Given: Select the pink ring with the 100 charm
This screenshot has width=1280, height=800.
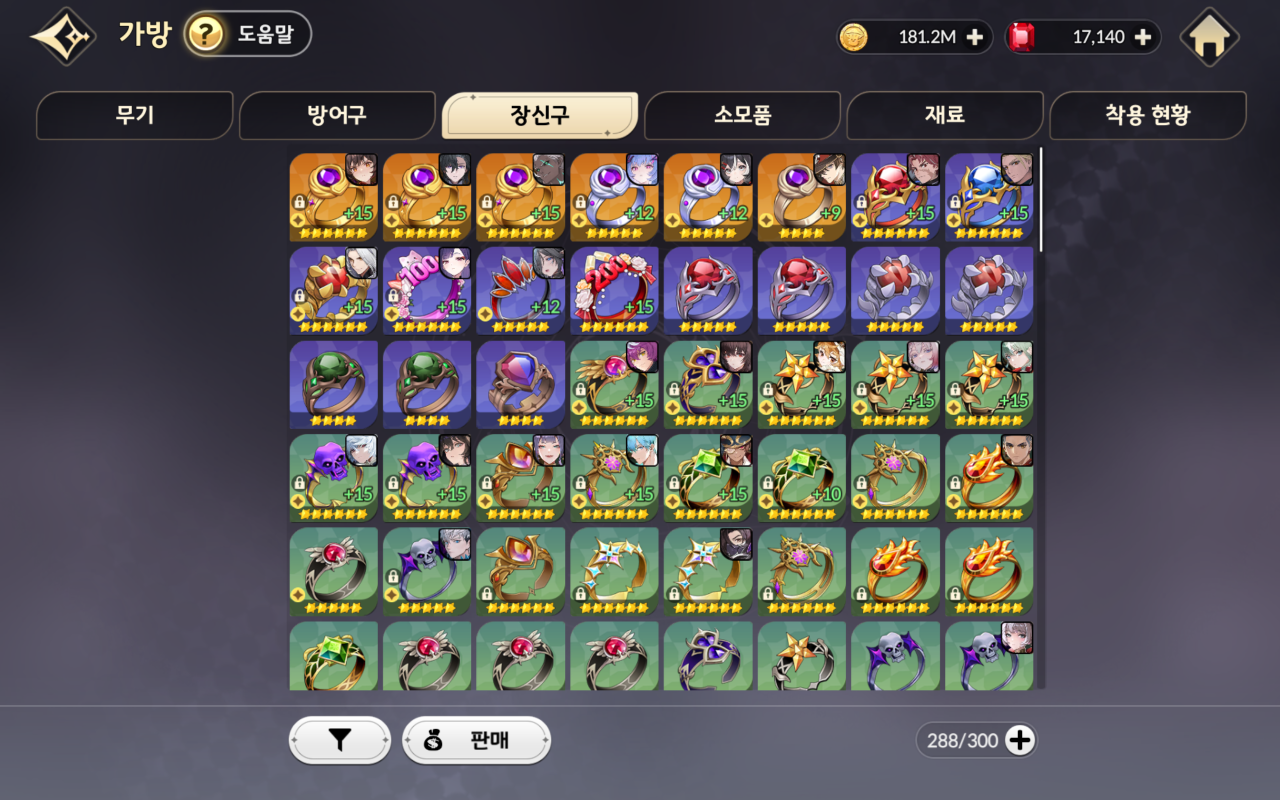Looking at the screenshot, I should tap(427, 290).
